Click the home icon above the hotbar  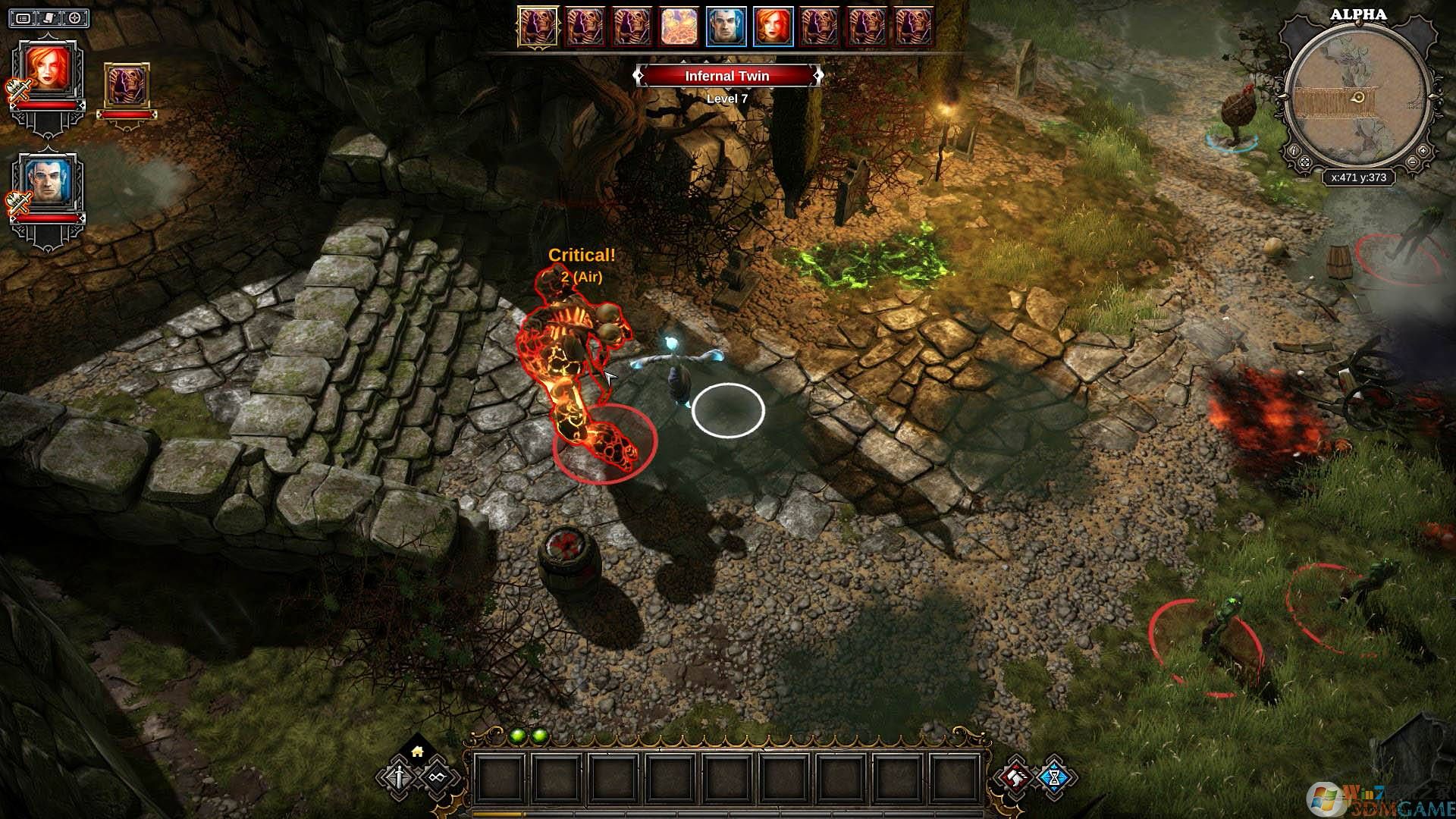(417, 752)
